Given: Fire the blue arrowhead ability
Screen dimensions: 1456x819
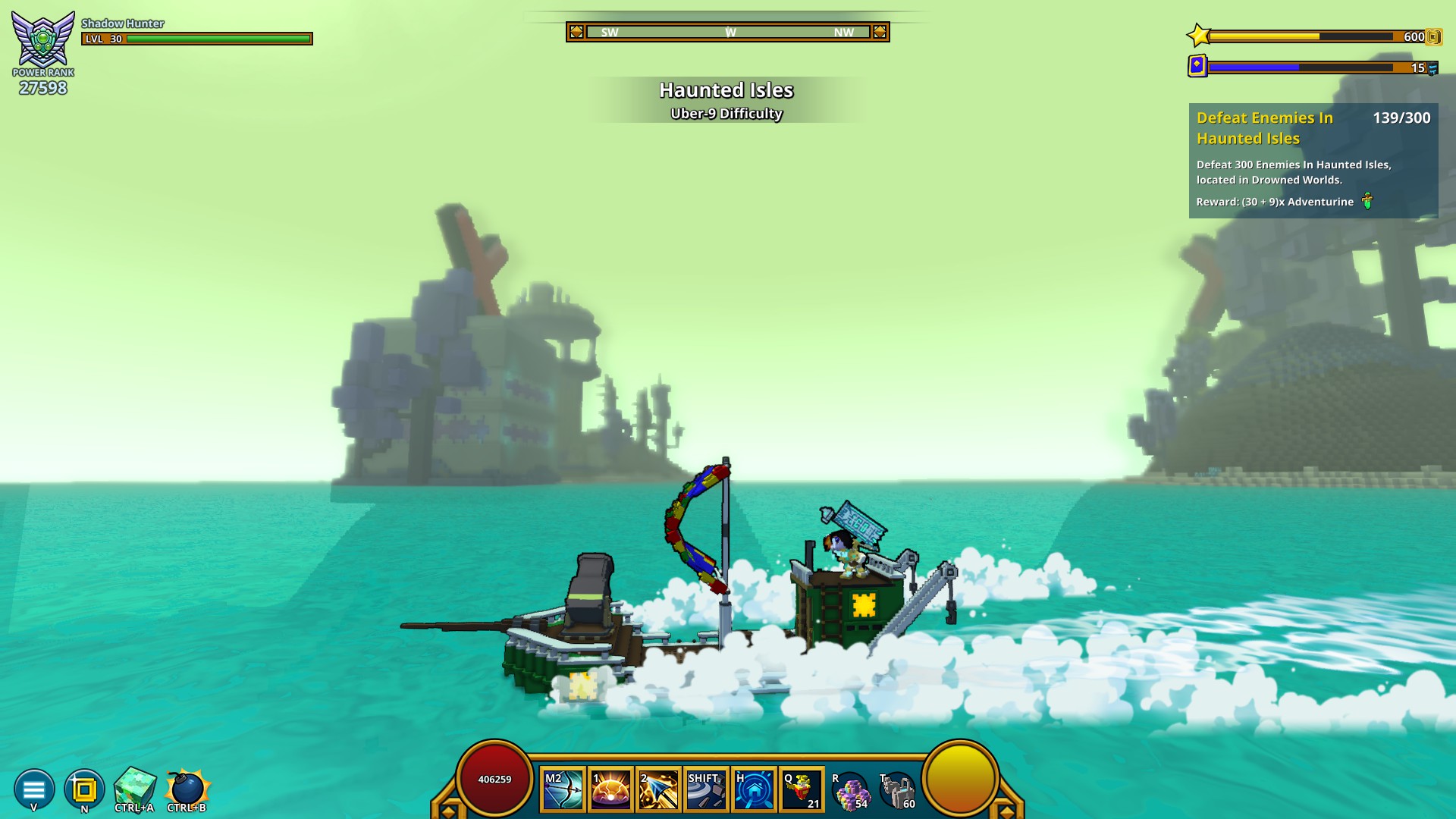Looking at the screenshot, I should point(658,790).
